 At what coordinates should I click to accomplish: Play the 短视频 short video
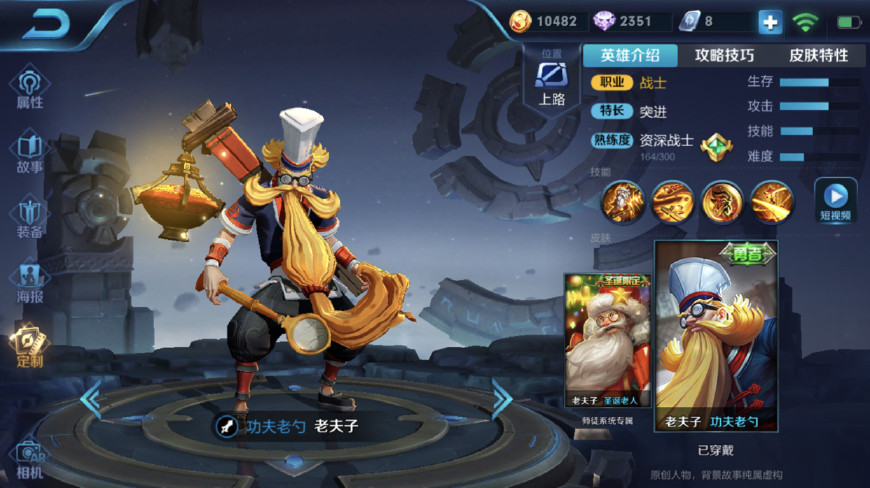[x=835, y=199]
